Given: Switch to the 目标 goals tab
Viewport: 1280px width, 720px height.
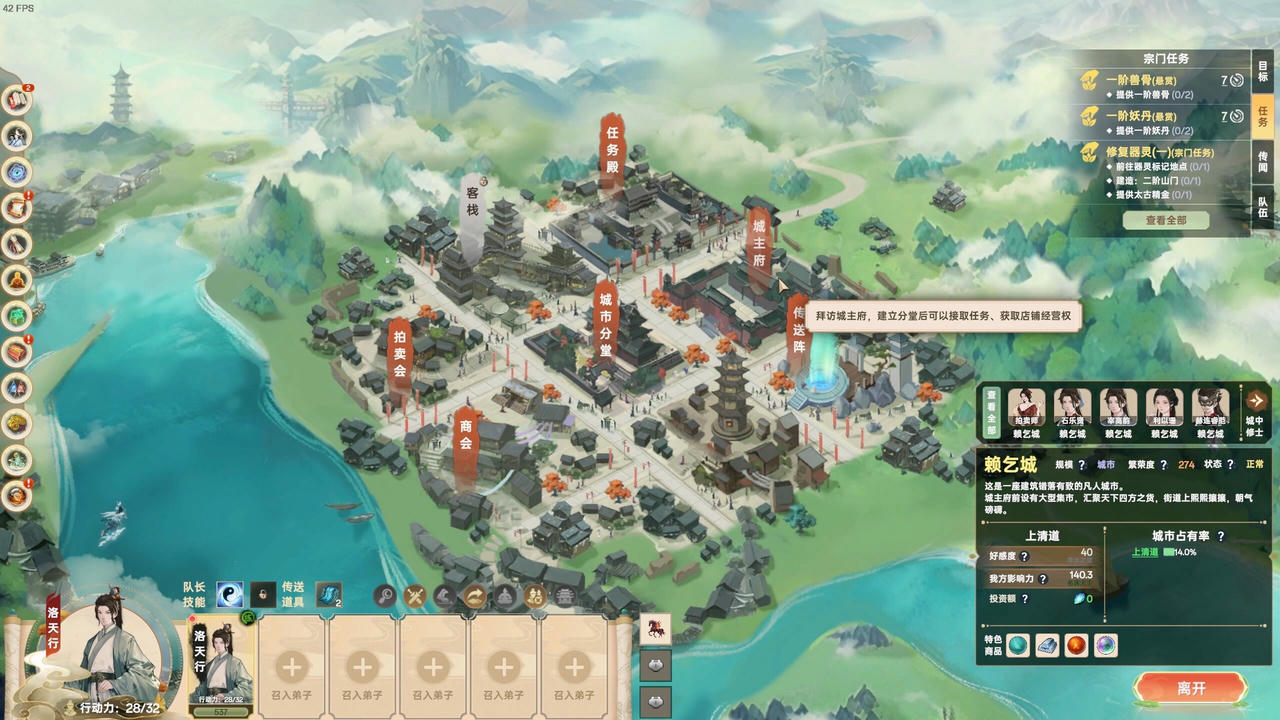Looking at the screenshot, I should tap(1263, 72).
